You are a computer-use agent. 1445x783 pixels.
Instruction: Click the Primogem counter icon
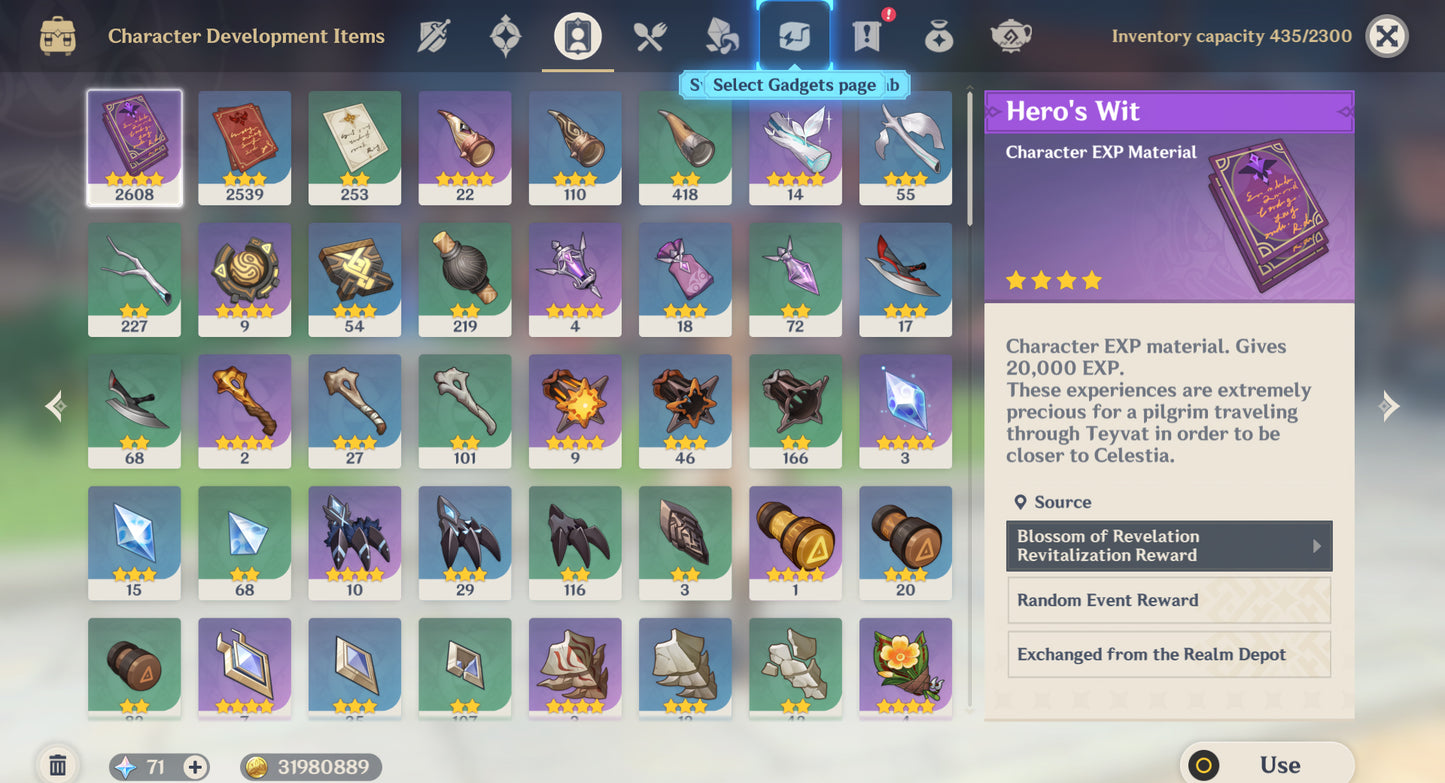pyautogui.click(x=123, y=766)
